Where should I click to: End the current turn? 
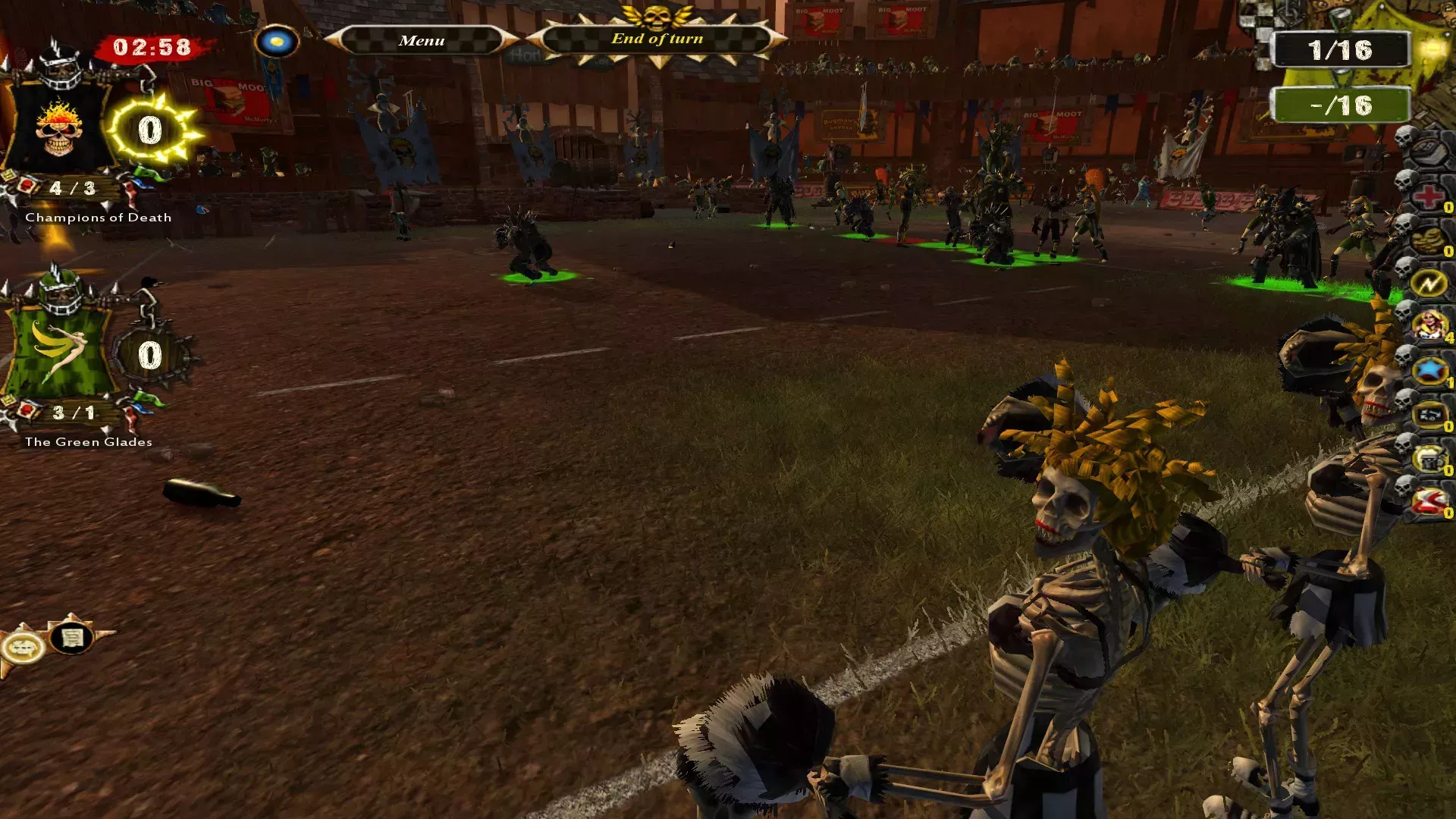click(x=657, y=39)
